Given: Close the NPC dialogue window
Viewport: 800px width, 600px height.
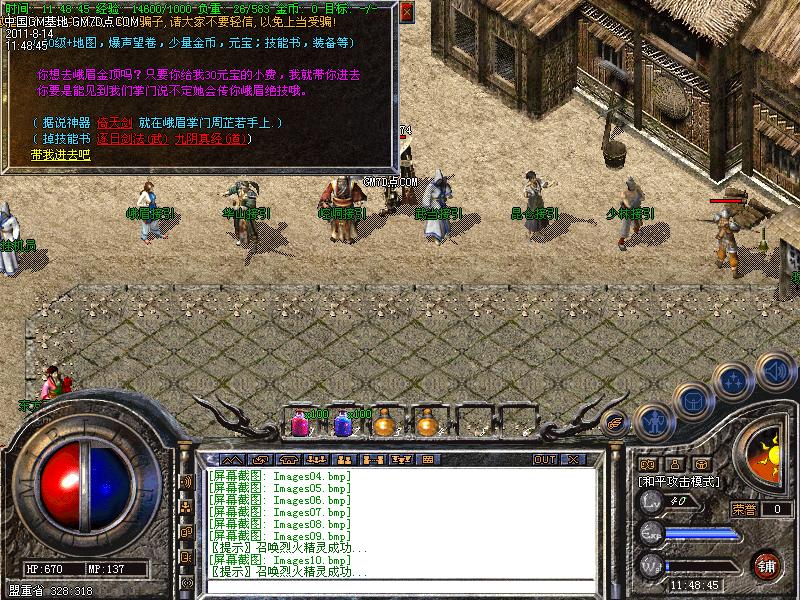Looking at the screenshot, I should tap(407, 12).
